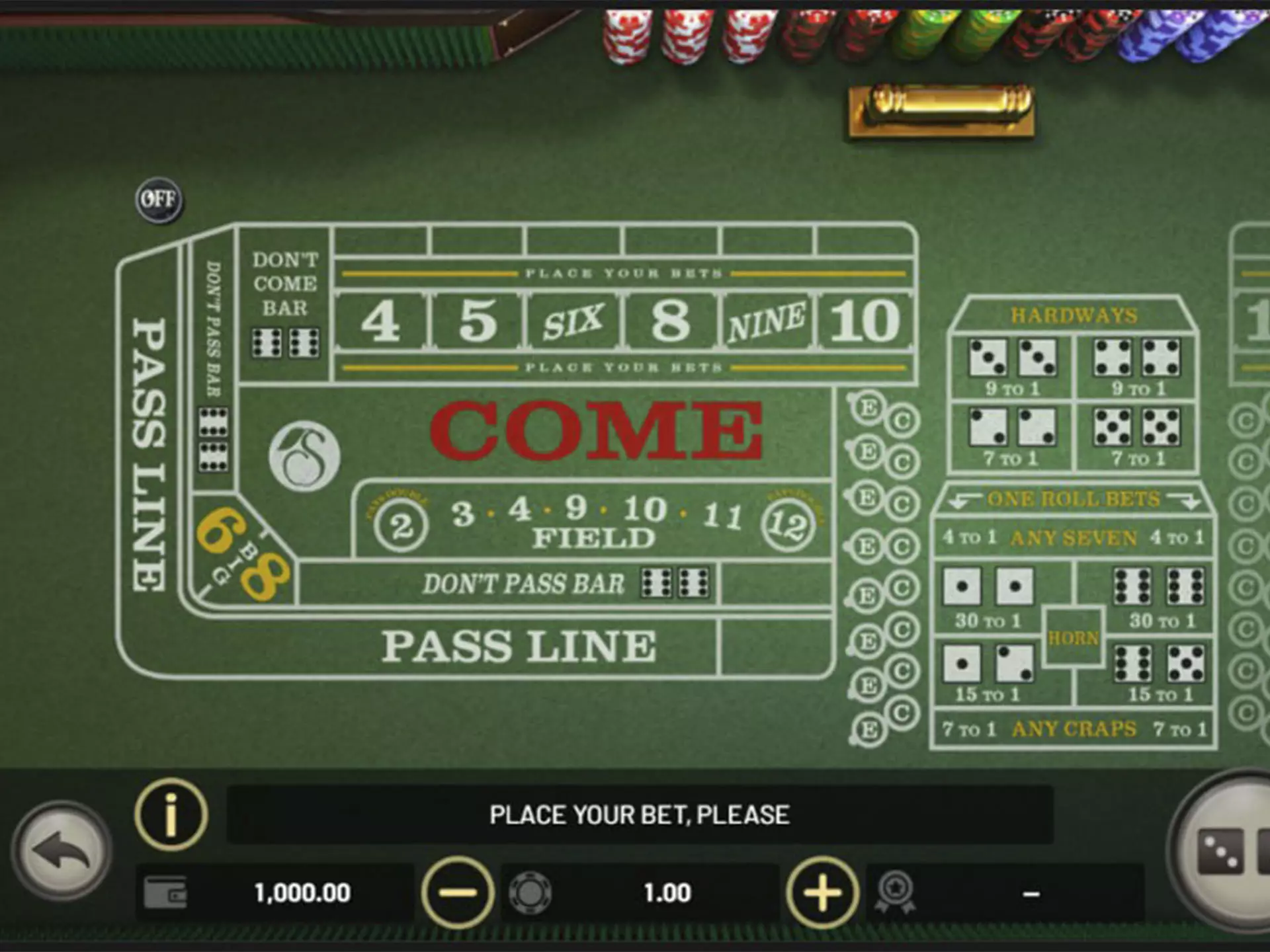Place a bet on number 8 box
1270x952 pixels.
click(670, 321)
